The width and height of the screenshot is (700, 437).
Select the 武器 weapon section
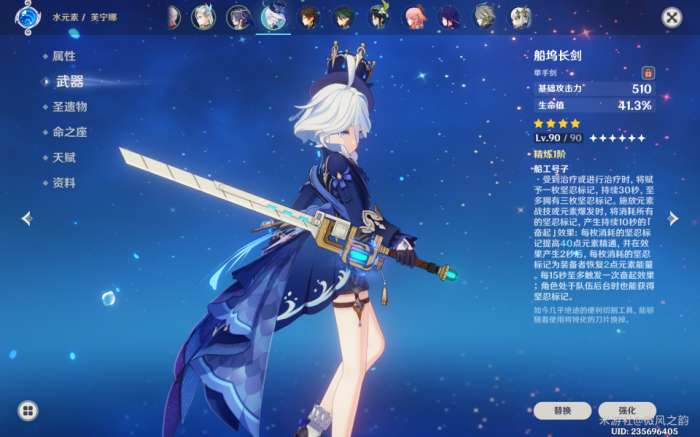(x=70, y=81)
